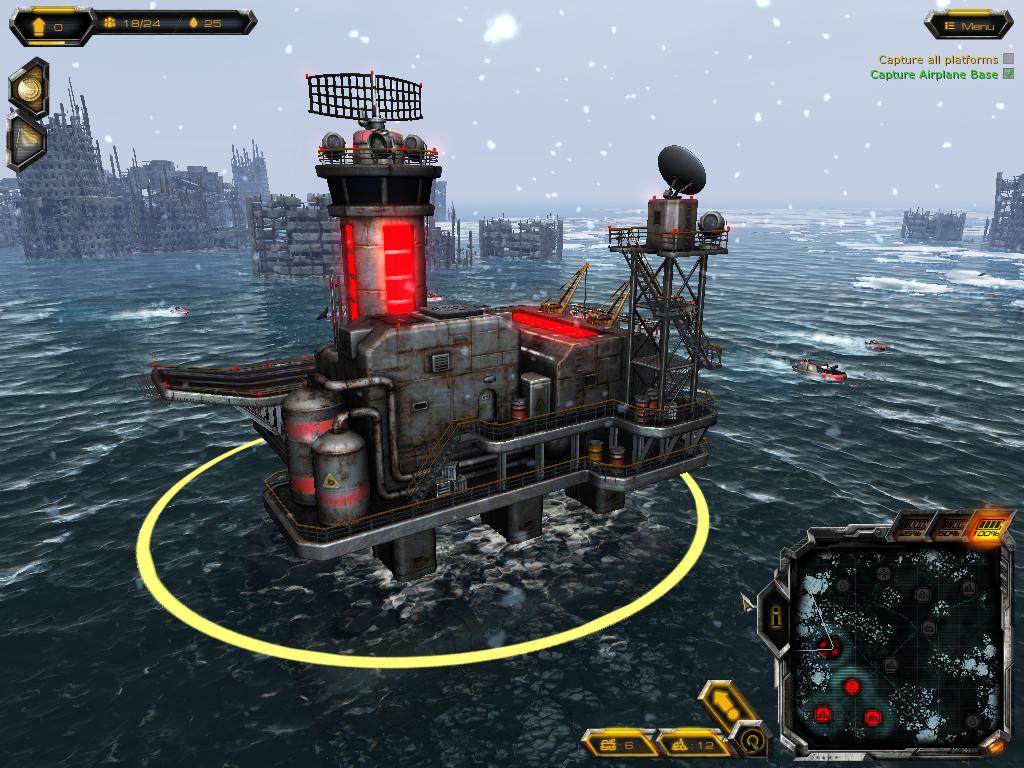Select the boat unit count 6 button

pos(618,744)
